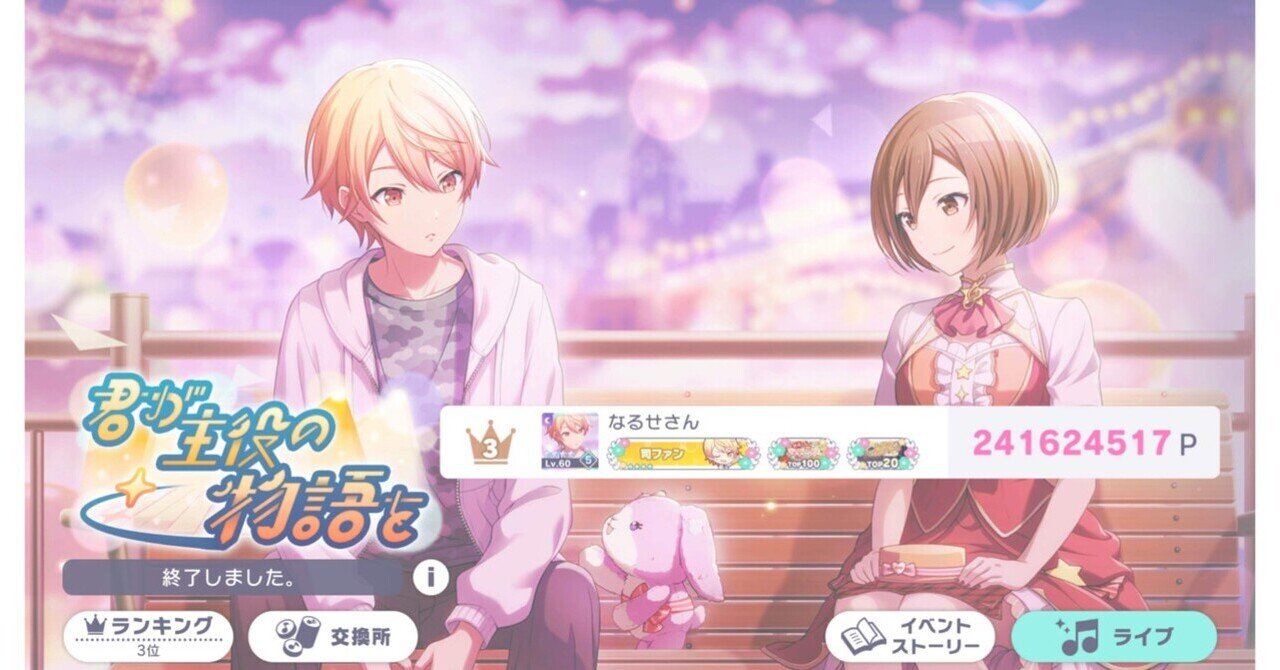The height and width of the screenshot is (670, 1280).
Task: Show event info via the i icon
Action: (x=430, y=577)
